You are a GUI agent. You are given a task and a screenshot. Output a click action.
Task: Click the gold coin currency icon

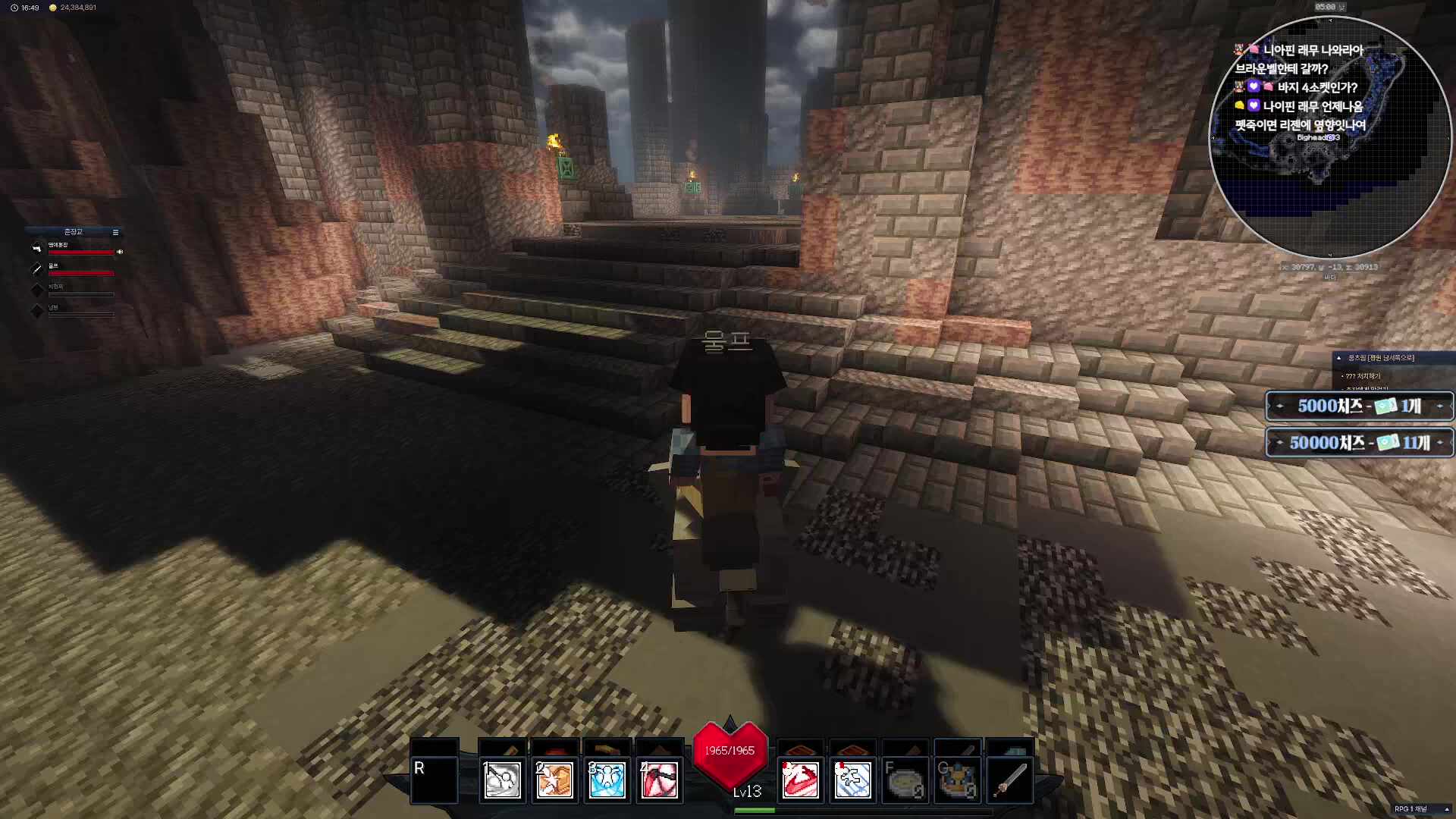[52, 8]
